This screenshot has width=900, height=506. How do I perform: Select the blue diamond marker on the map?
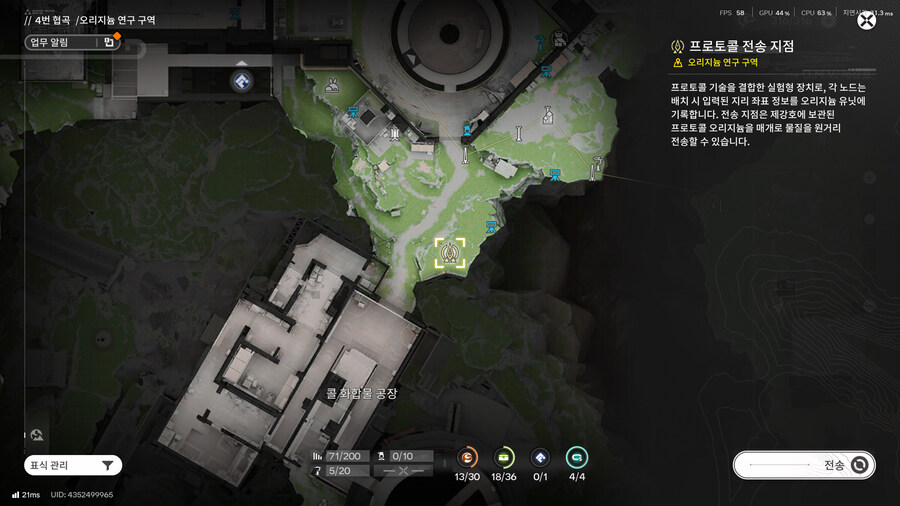241,80
